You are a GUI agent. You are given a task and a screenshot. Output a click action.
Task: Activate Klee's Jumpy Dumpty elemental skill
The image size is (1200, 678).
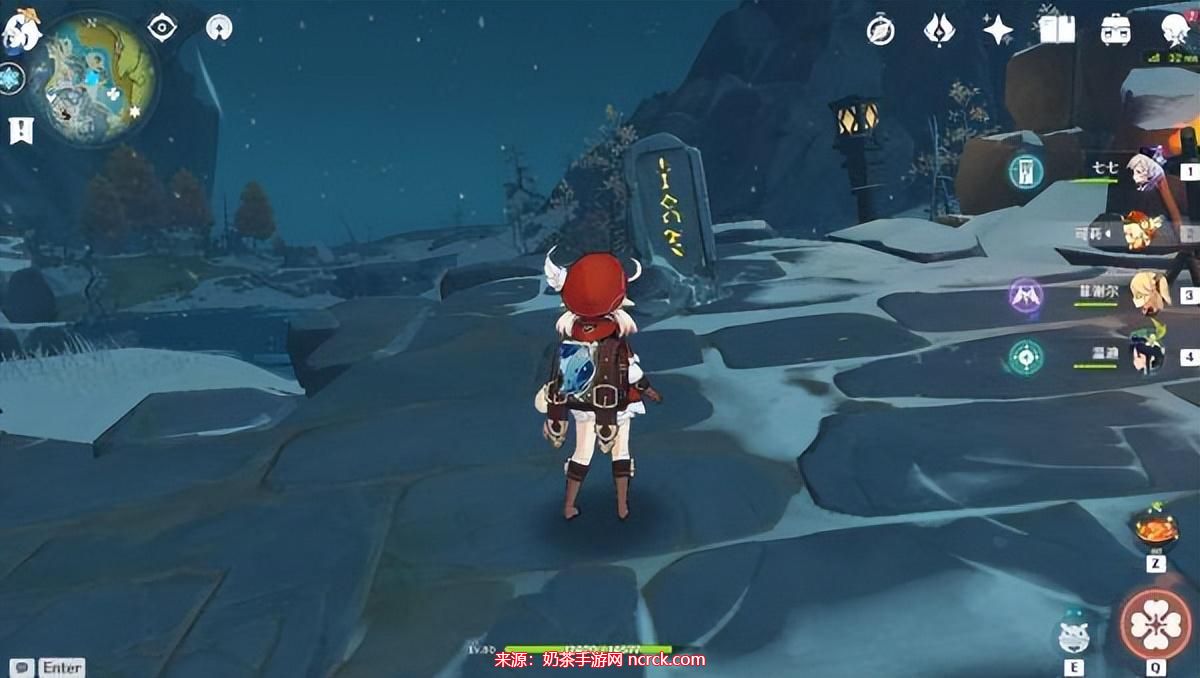point(1074,634)
